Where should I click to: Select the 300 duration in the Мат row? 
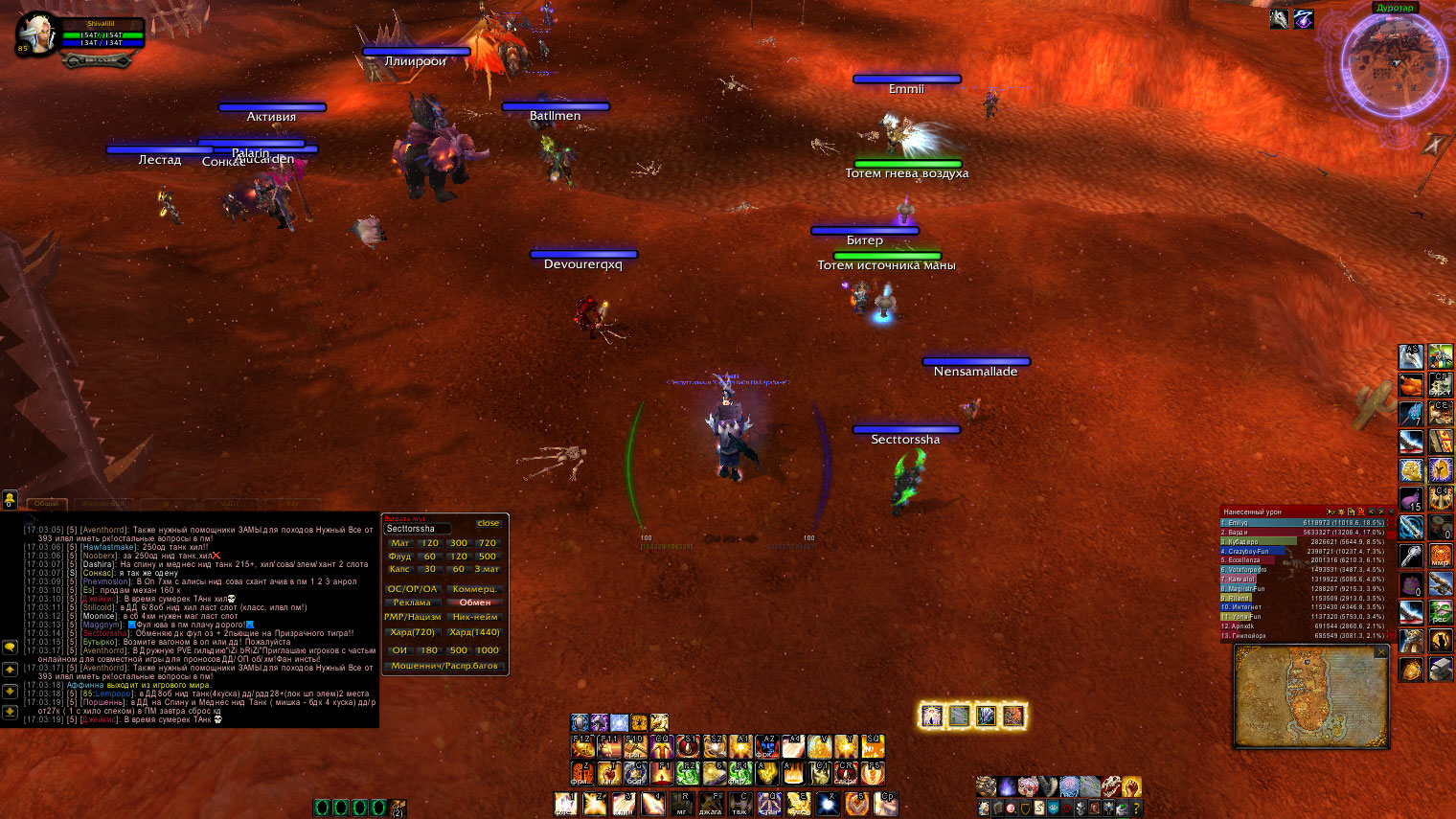(459, 543)
